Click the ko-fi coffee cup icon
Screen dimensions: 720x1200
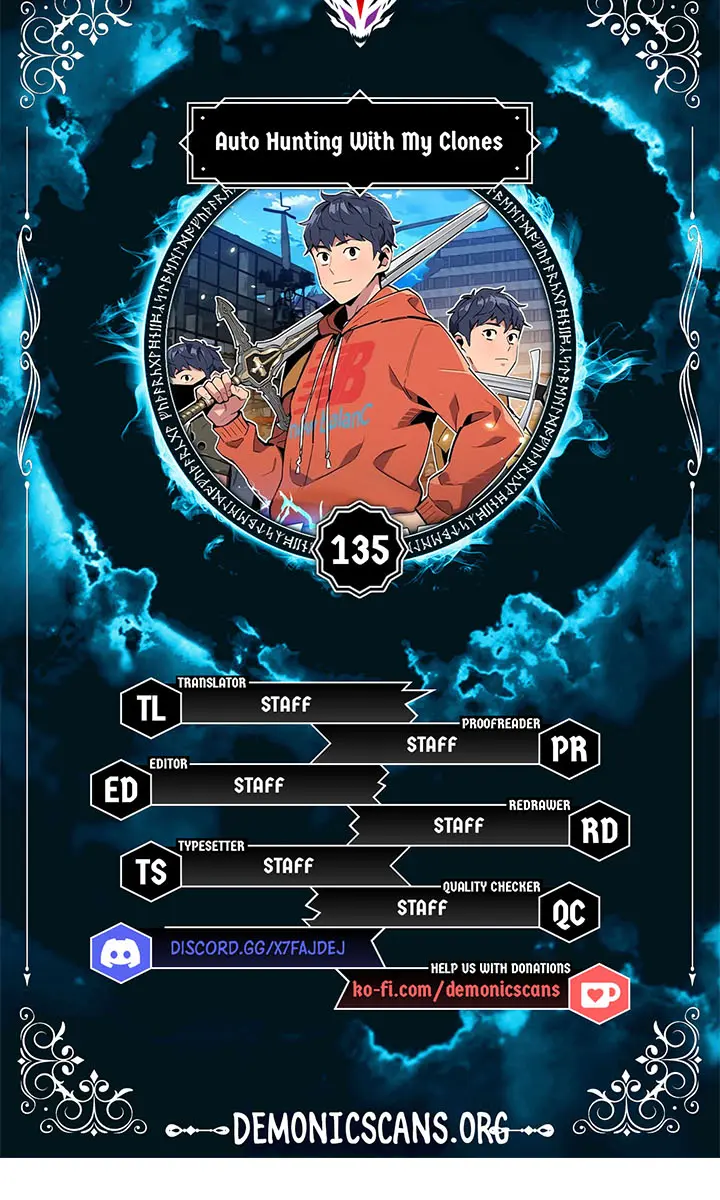click(599, 993)
